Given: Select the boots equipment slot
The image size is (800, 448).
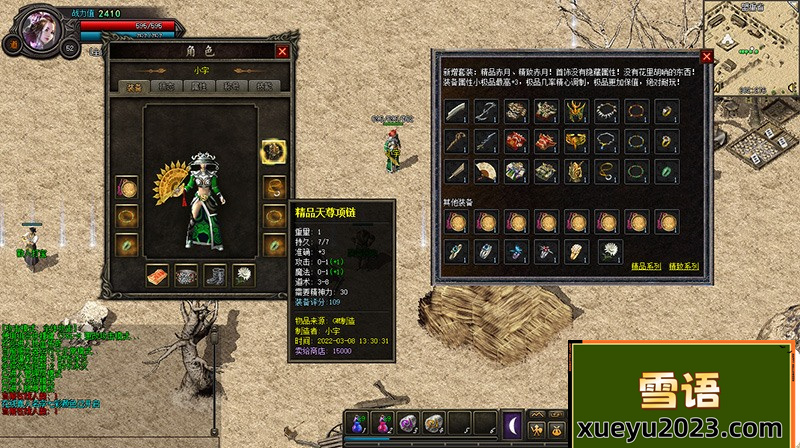Looking at the screenshot, I should 215,274.
